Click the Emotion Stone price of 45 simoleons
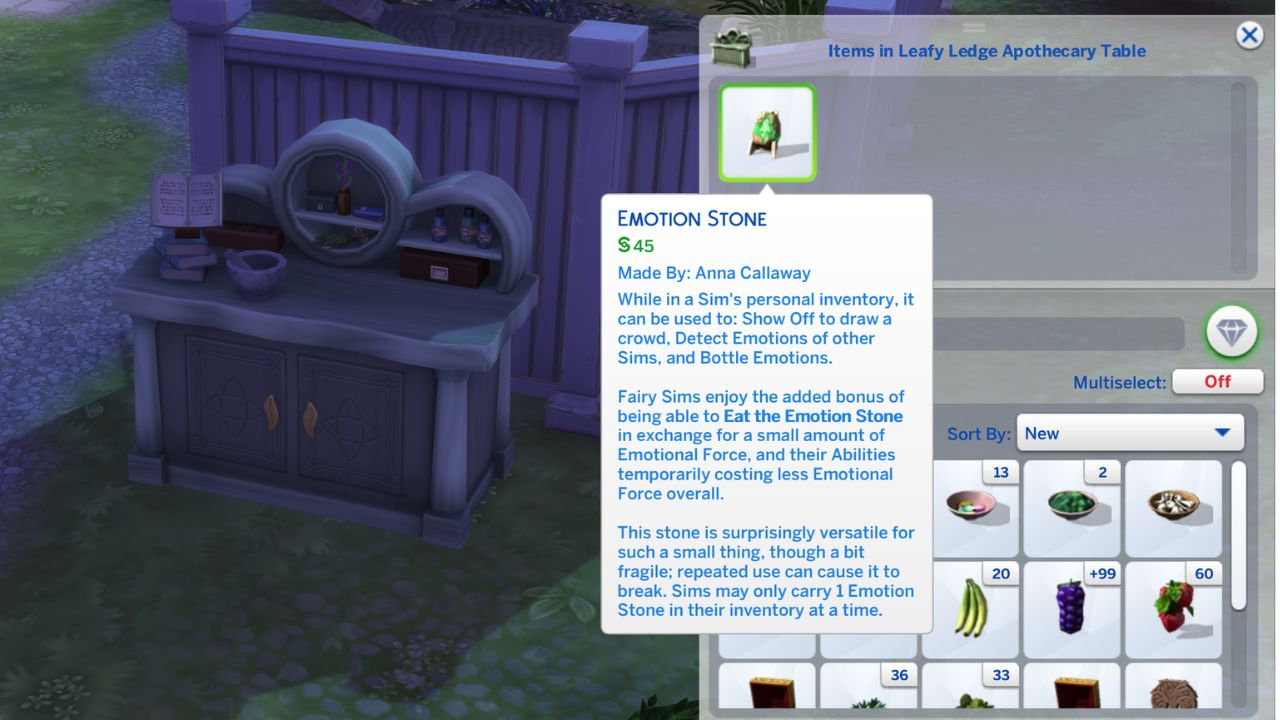Image resolution: width=1280 pixels, height=720 pixels. click(634, 243)
